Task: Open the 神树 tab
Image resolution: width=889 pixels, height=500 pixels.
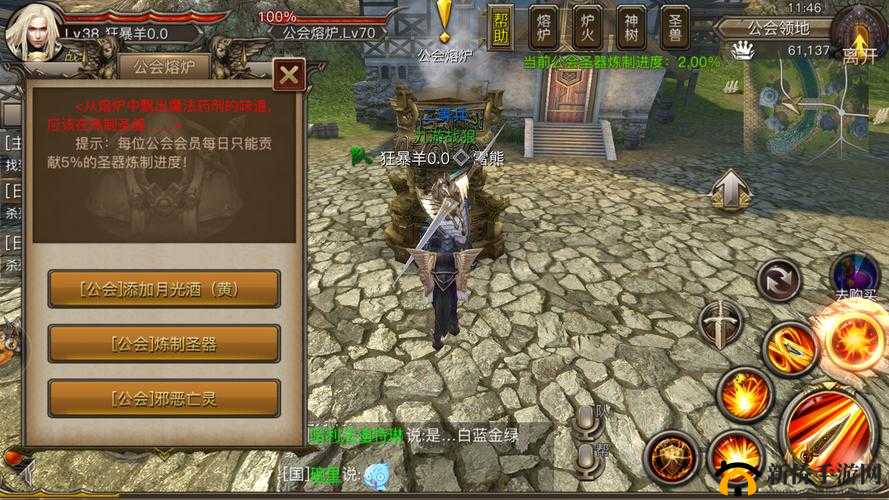Action: point(632,28)
